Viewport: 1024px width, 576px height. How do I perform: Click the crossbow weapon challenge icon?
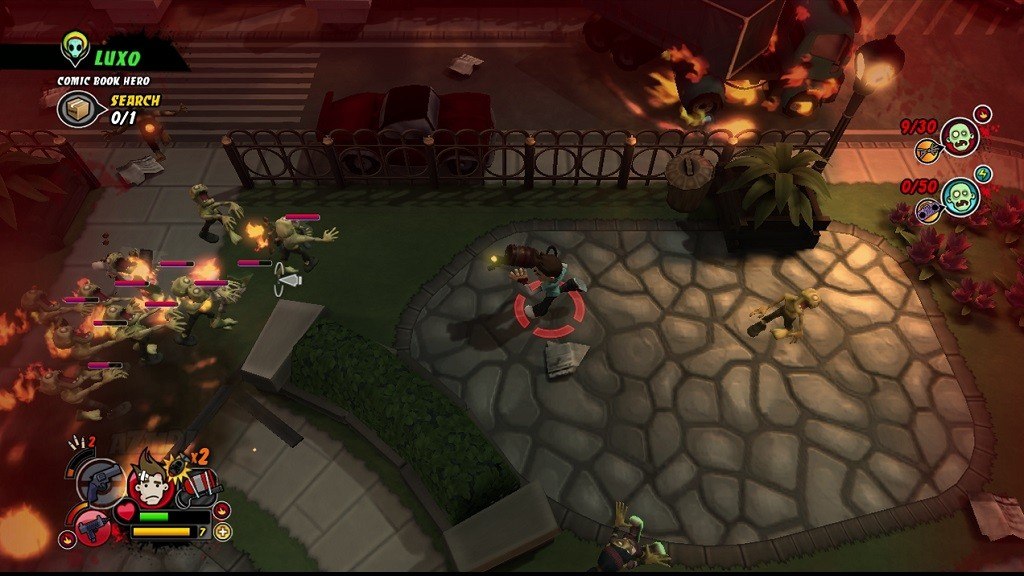click(927, 152)
